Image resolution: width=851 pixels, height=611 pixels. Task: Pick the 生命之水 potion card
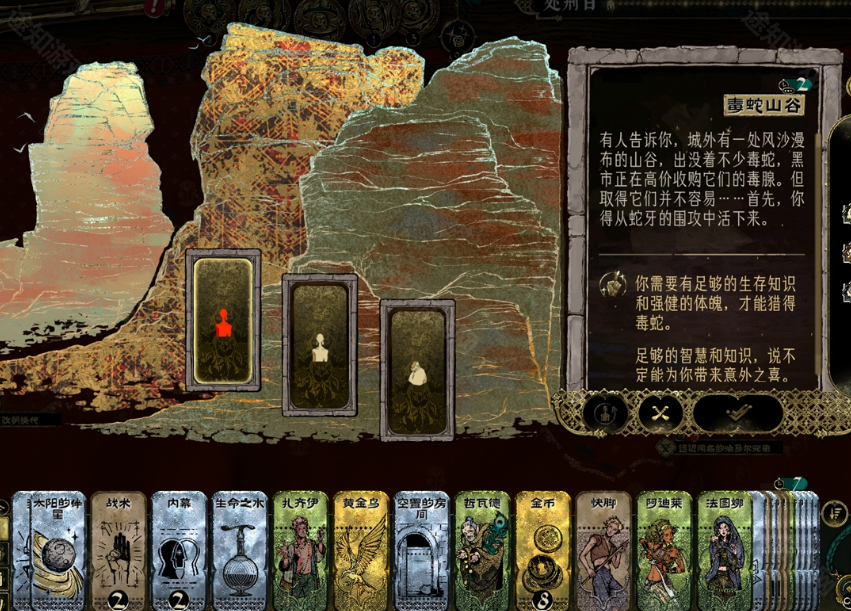(x=239, y=550)
